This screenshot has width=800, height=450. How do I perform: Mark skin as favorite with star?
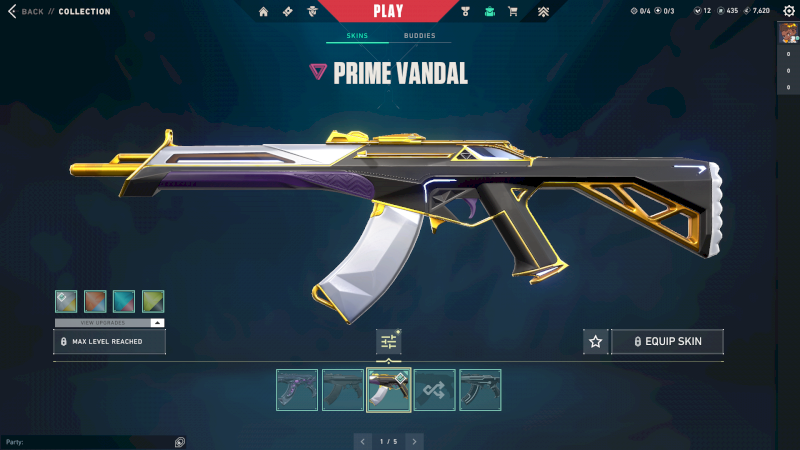pyautogui.click(x=596, y=342)
